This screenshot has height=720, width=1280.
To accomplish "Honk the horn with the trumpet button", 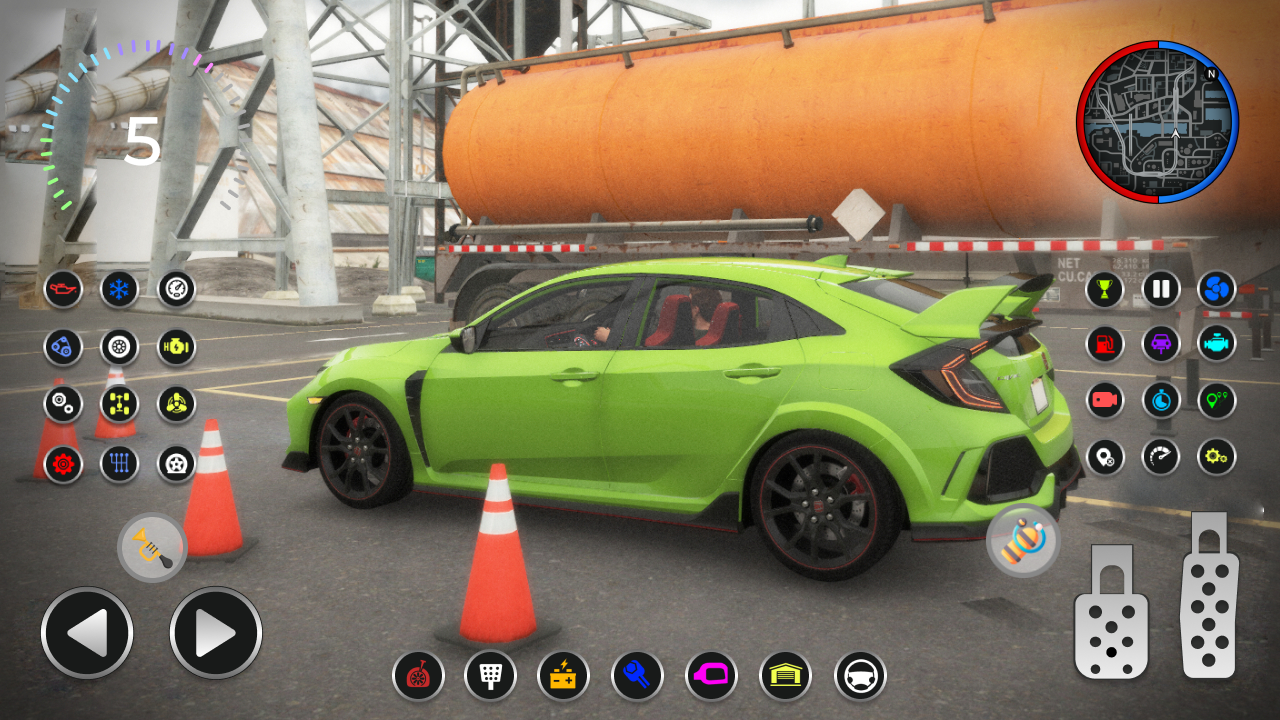I will click(x=152, y=548).
